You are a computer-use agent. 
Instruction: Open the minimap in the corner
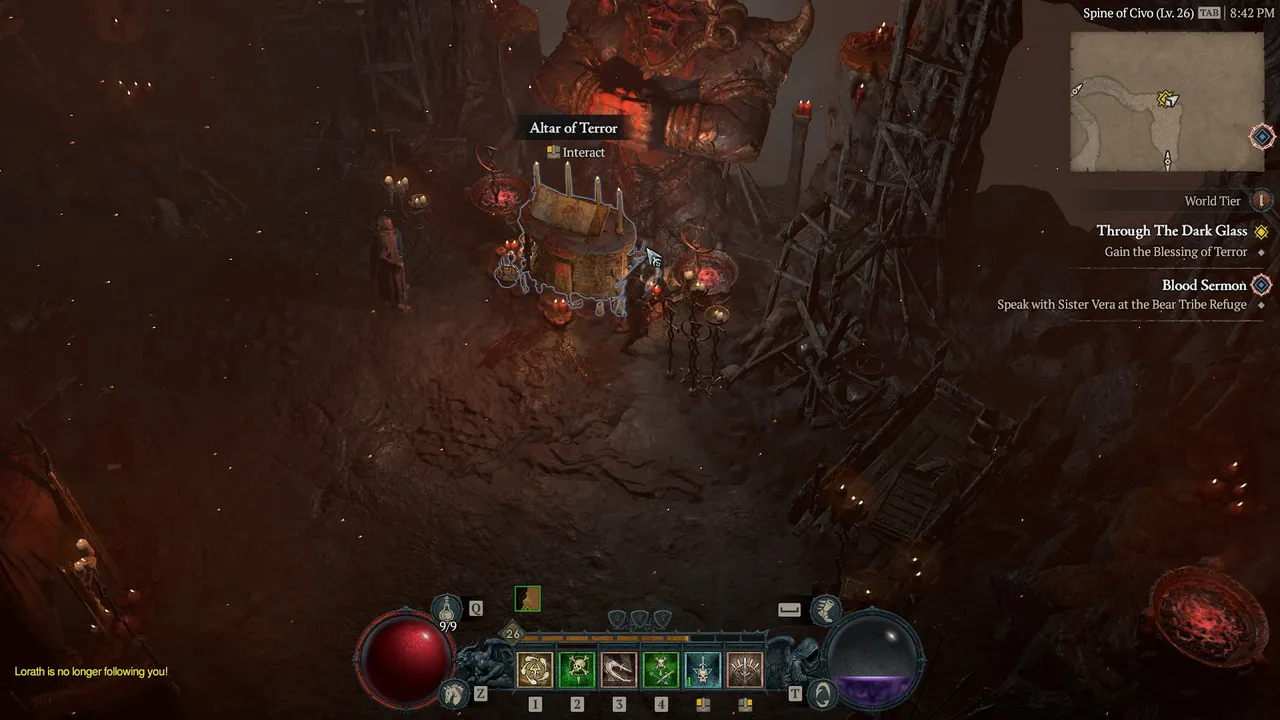coord(1167,101)
